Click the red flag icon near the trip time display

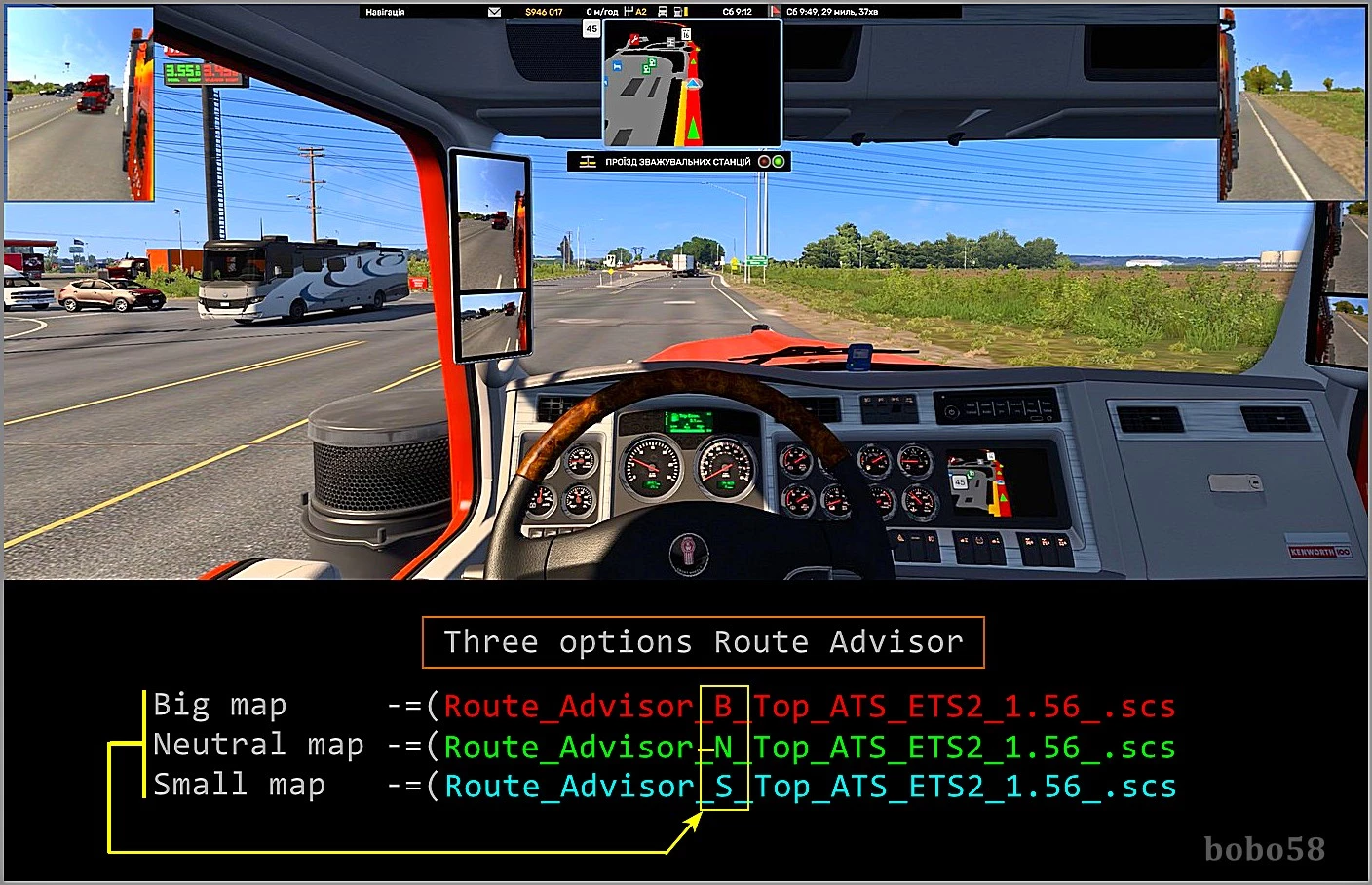[777, 11]
